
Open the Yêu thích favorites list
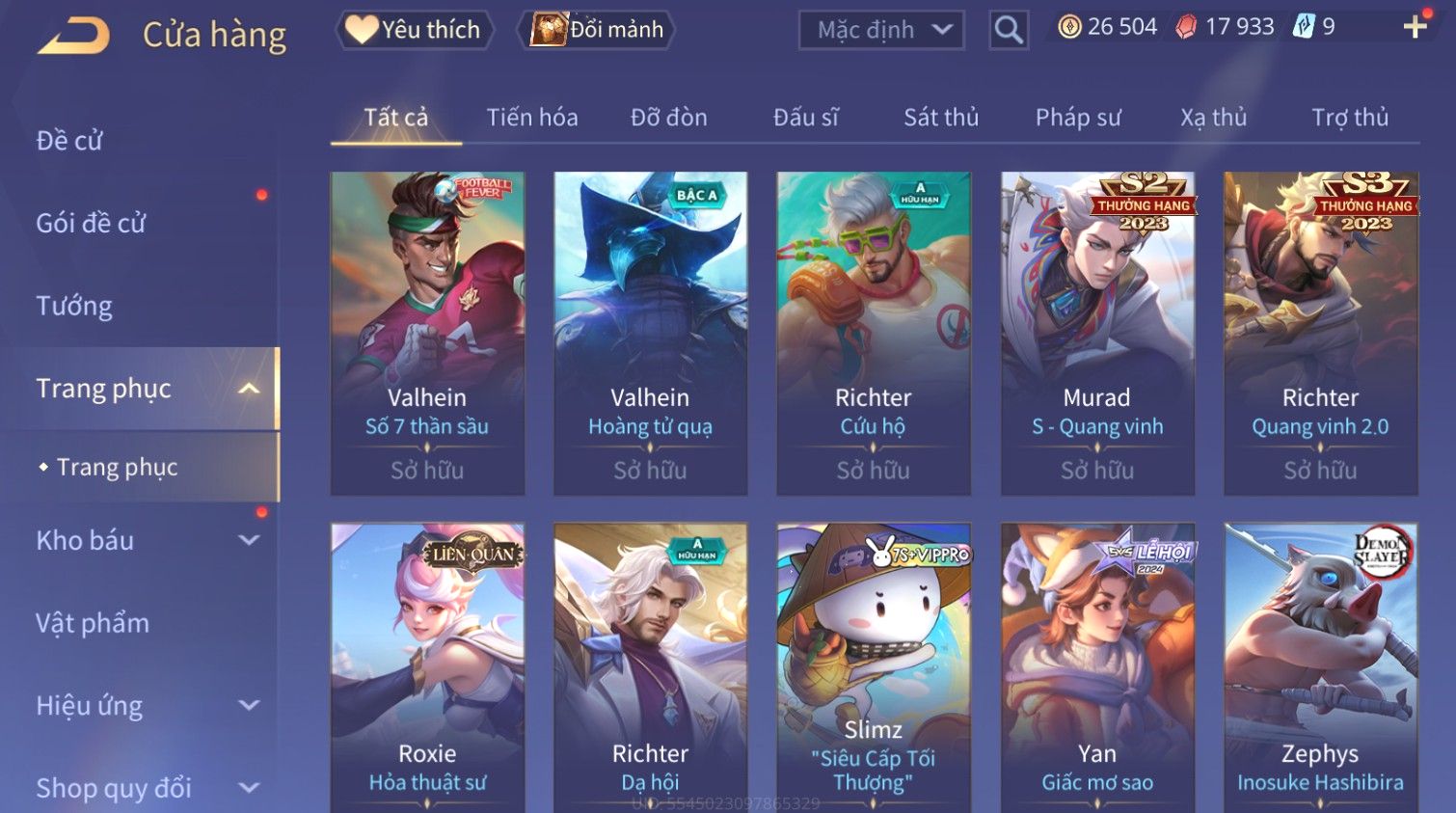click(x=415, y=30)
